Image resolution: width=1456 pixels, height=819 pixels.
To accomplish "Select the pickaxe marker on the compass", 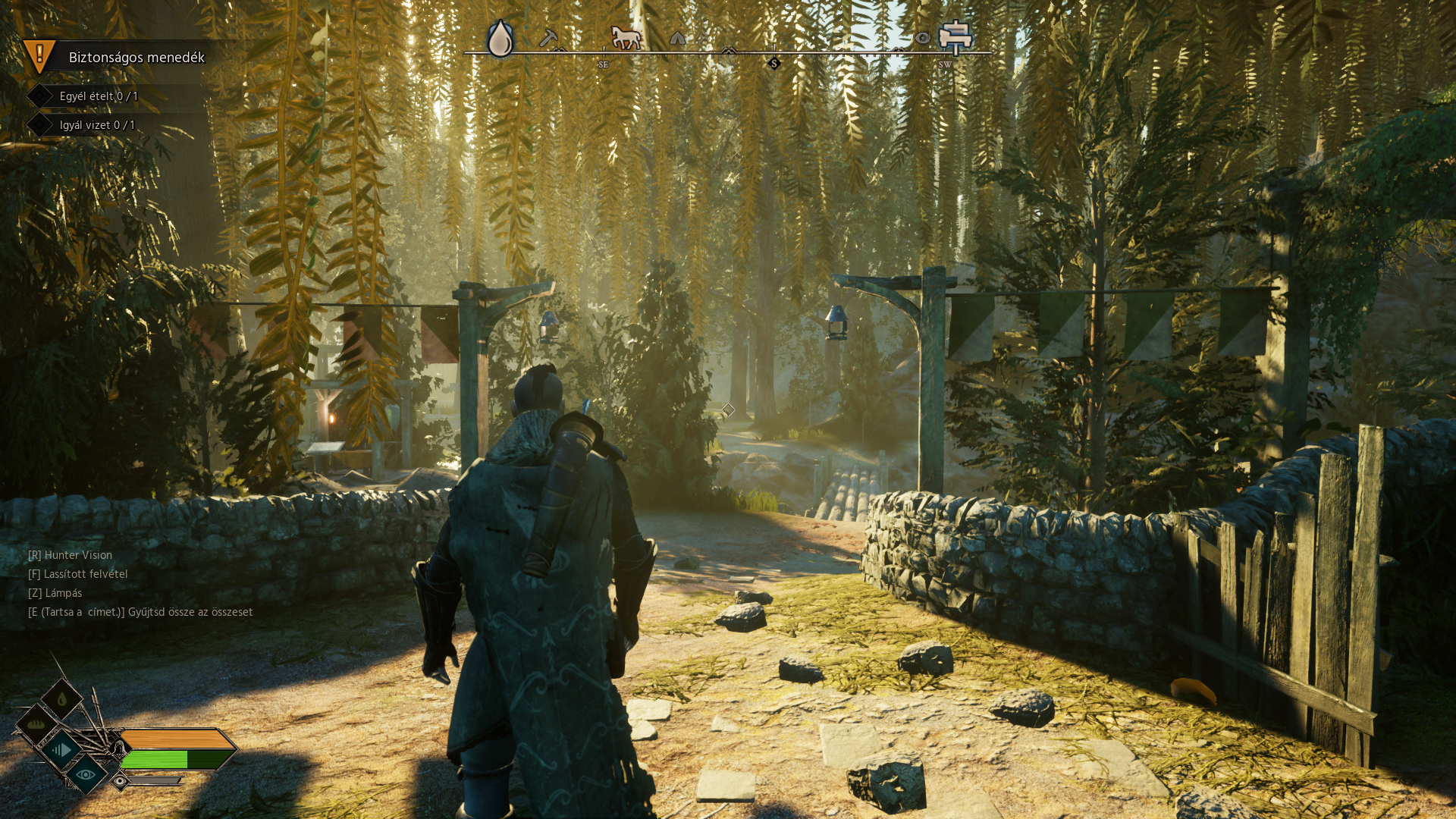I will click(x=548, y=37).
